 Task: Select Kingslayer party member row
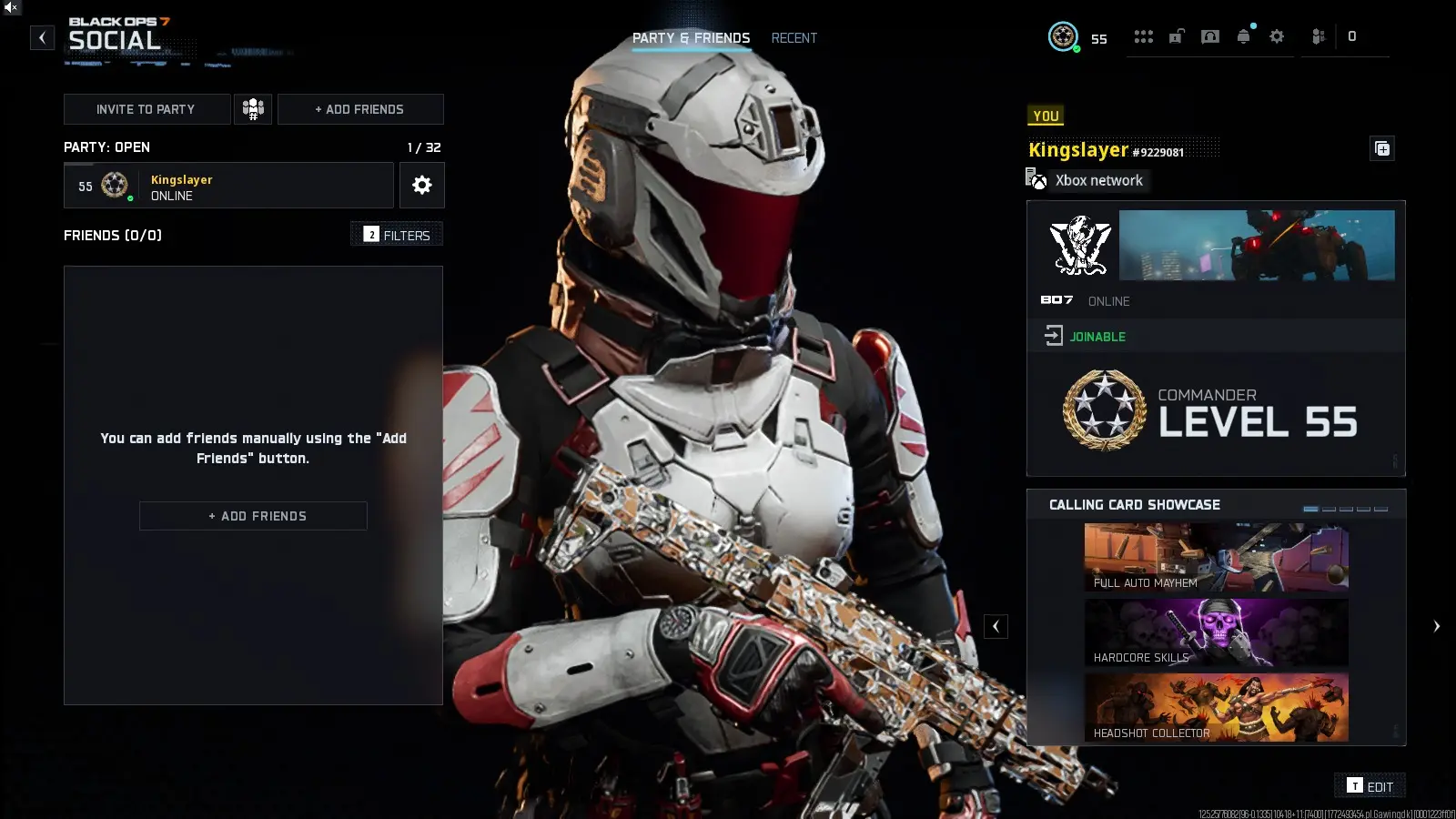tap(228, 186)
